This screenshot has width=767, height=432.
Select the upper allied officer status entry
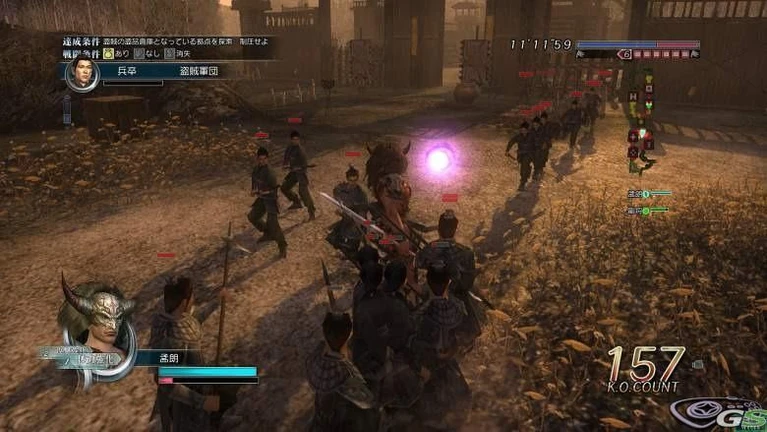pyautogui.click(x=647, y=193)
